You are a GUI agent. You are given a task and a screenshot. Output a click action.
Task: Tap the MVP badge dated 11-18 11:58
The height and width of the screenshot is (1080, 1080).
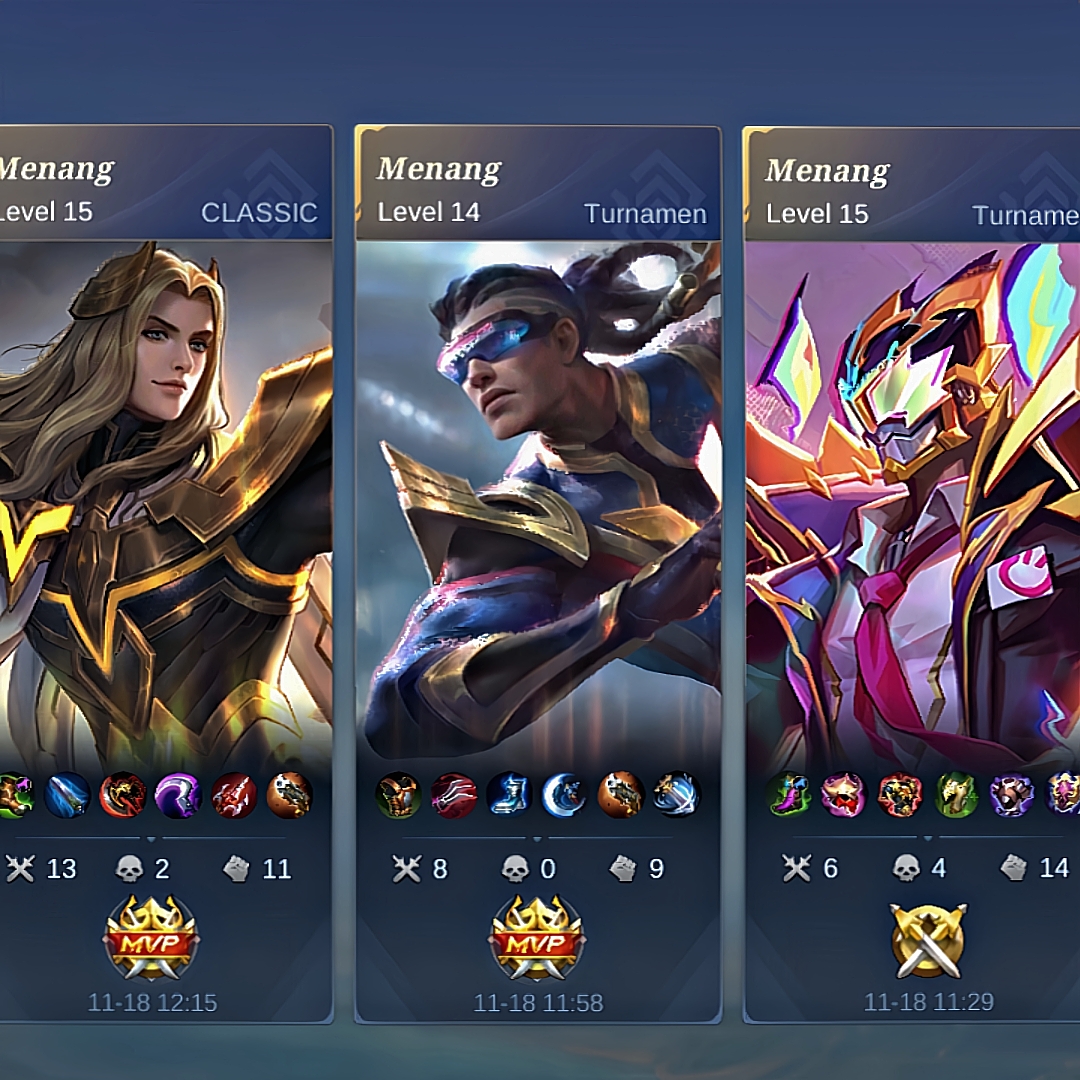pos(537,937)
